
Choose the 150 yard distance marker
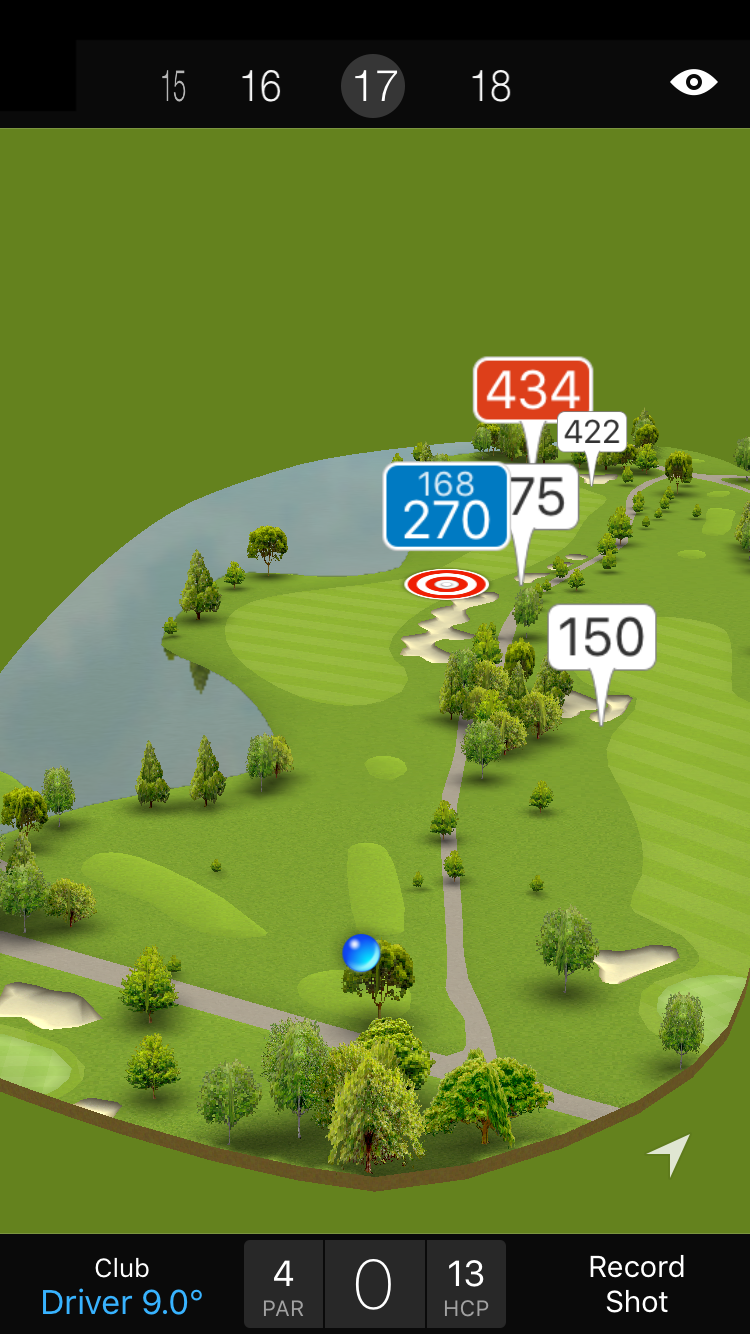[x=601, y=637]
